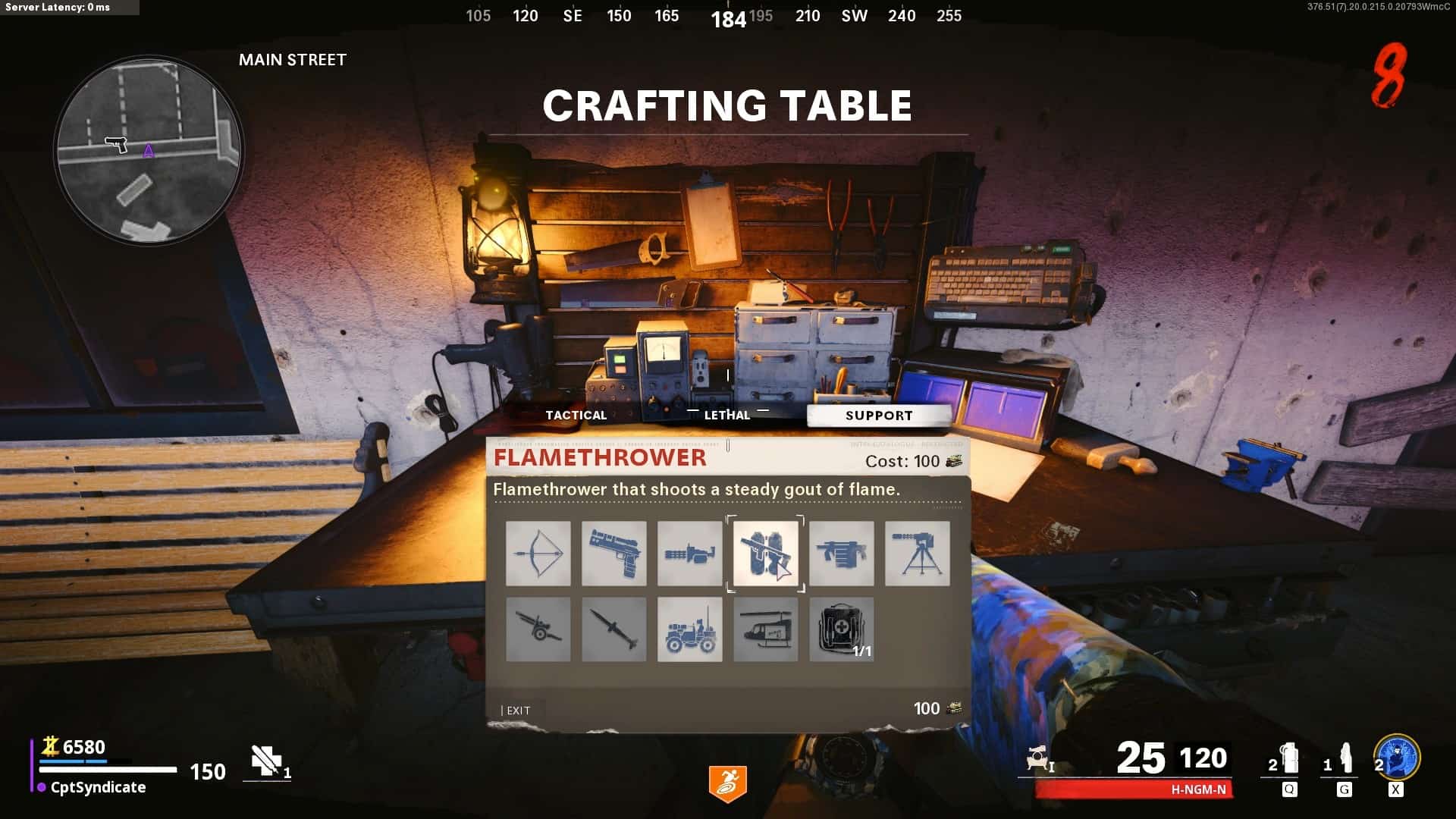This screenshot has width=1456, height=819.
Task: Choose the combat bow support item
Action: tap(538, 554)
